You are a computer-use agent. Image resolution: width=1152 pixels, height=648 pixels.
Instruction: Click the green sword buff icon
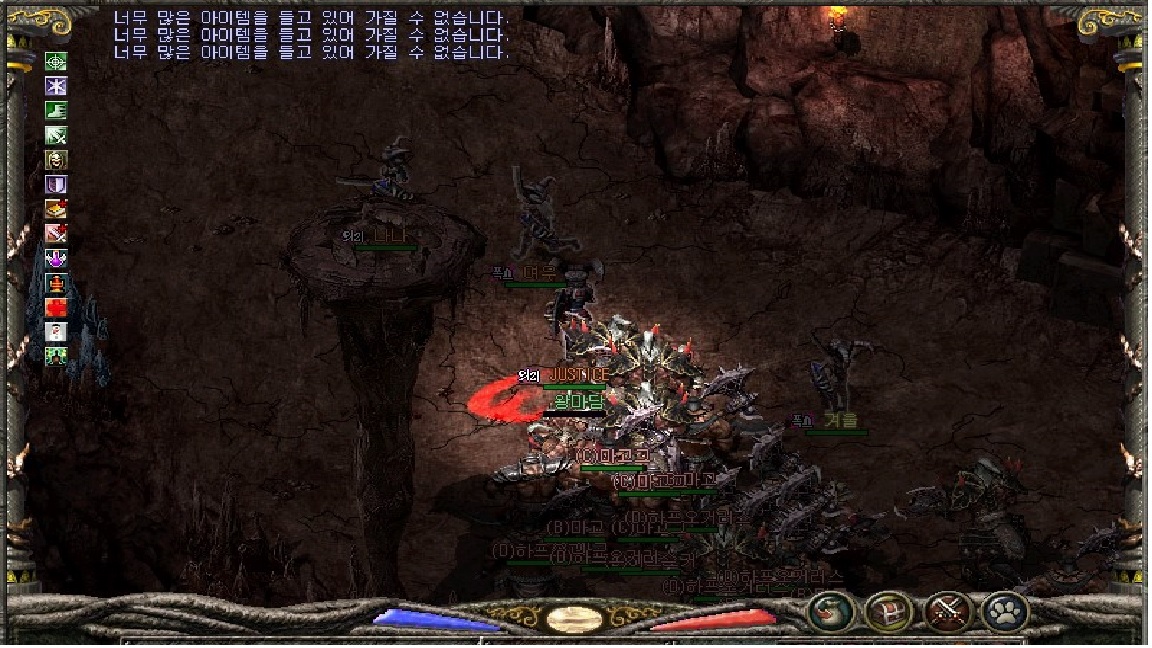coord(56,136)
